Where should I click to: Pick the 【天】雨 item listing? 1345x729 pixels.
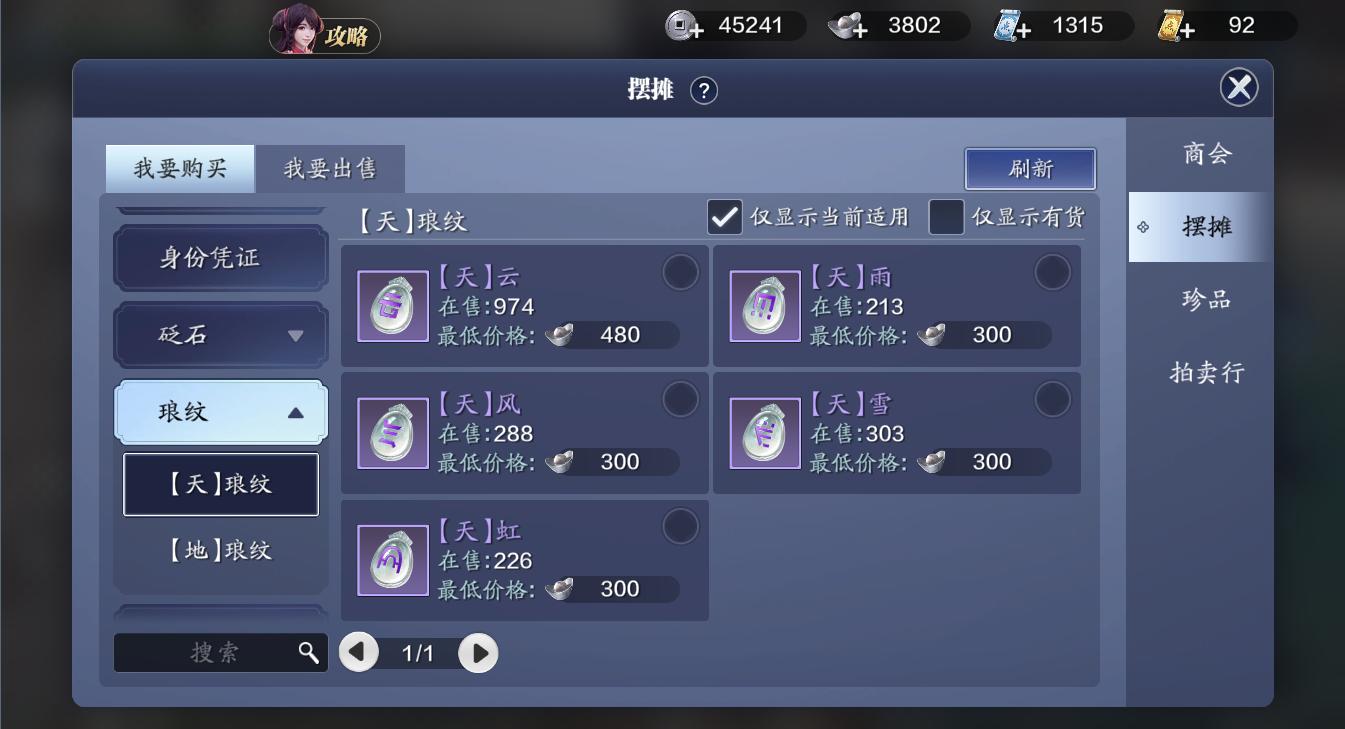[896, 306]
